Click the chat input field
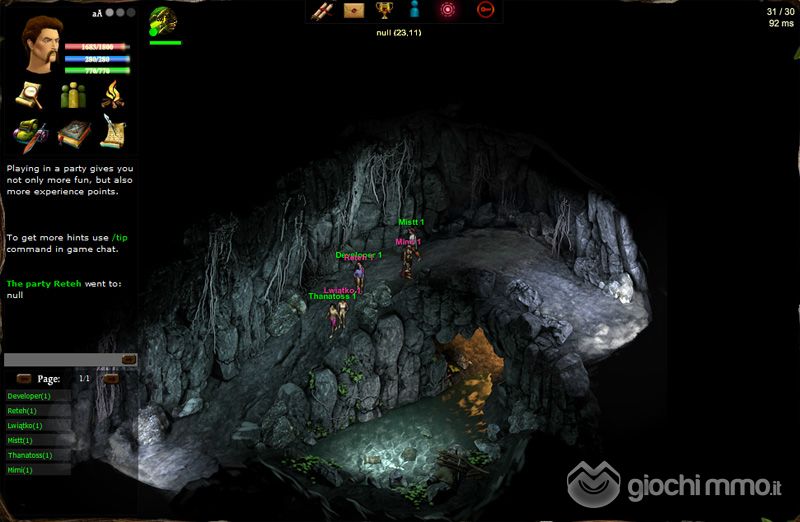The image size is (800, 522). point(62,360)
